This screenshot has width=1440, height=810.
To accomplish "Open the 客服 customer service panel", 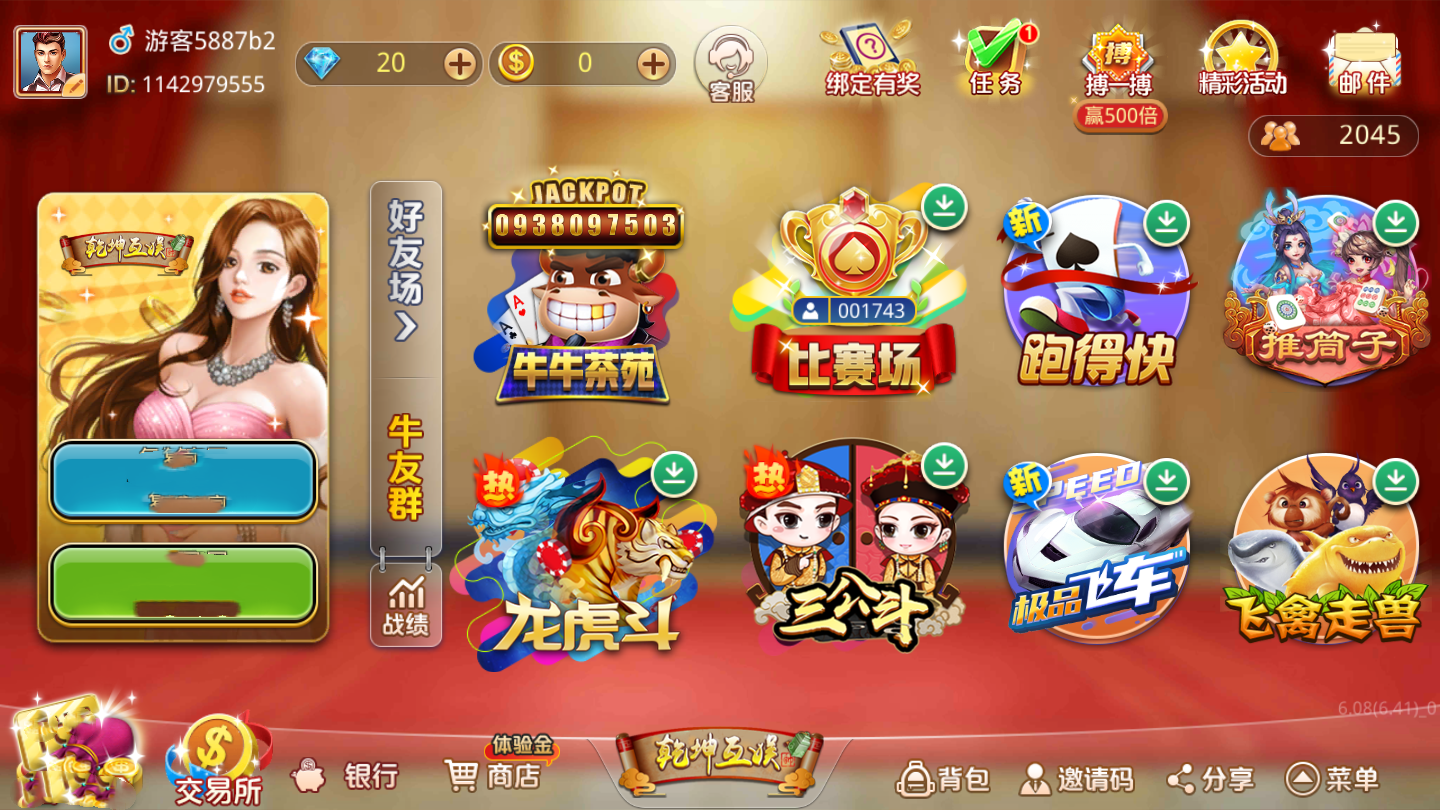I will coord(729,65).
